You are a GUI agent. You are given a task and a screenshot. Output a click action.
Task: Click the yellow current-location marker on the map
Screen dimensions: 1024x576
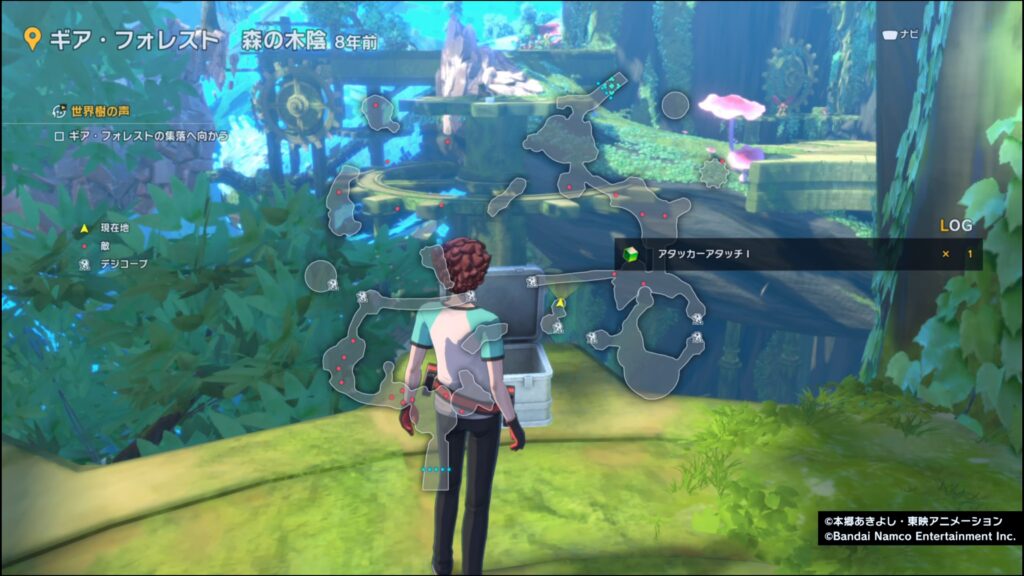pyautogui.click(x=561, y=302)
